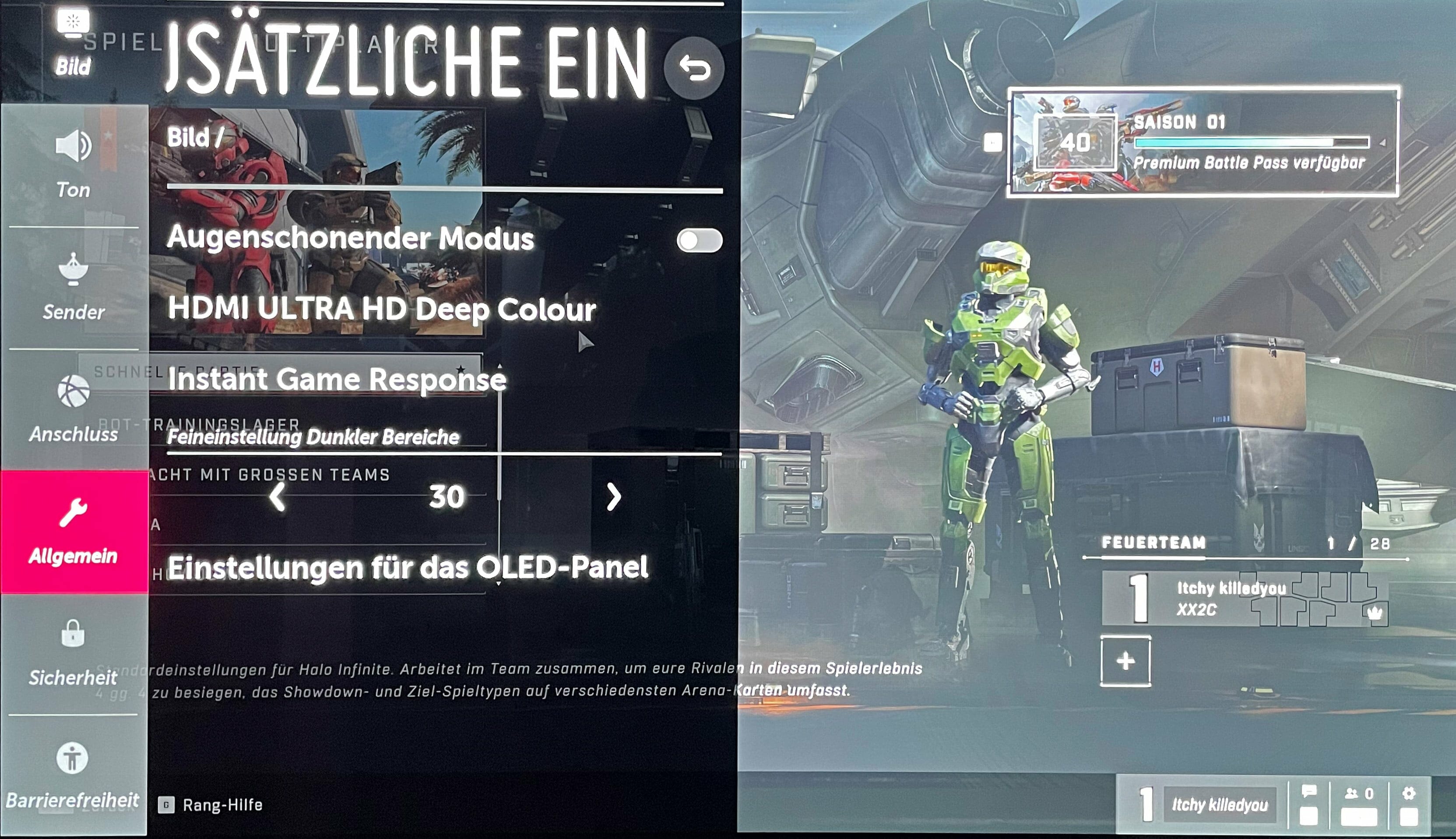The width and height of the screenshot is (1456, 839).
Task: Add a fireteam member with plus button
Action: pyautogui.click(x=1125, y=661)
